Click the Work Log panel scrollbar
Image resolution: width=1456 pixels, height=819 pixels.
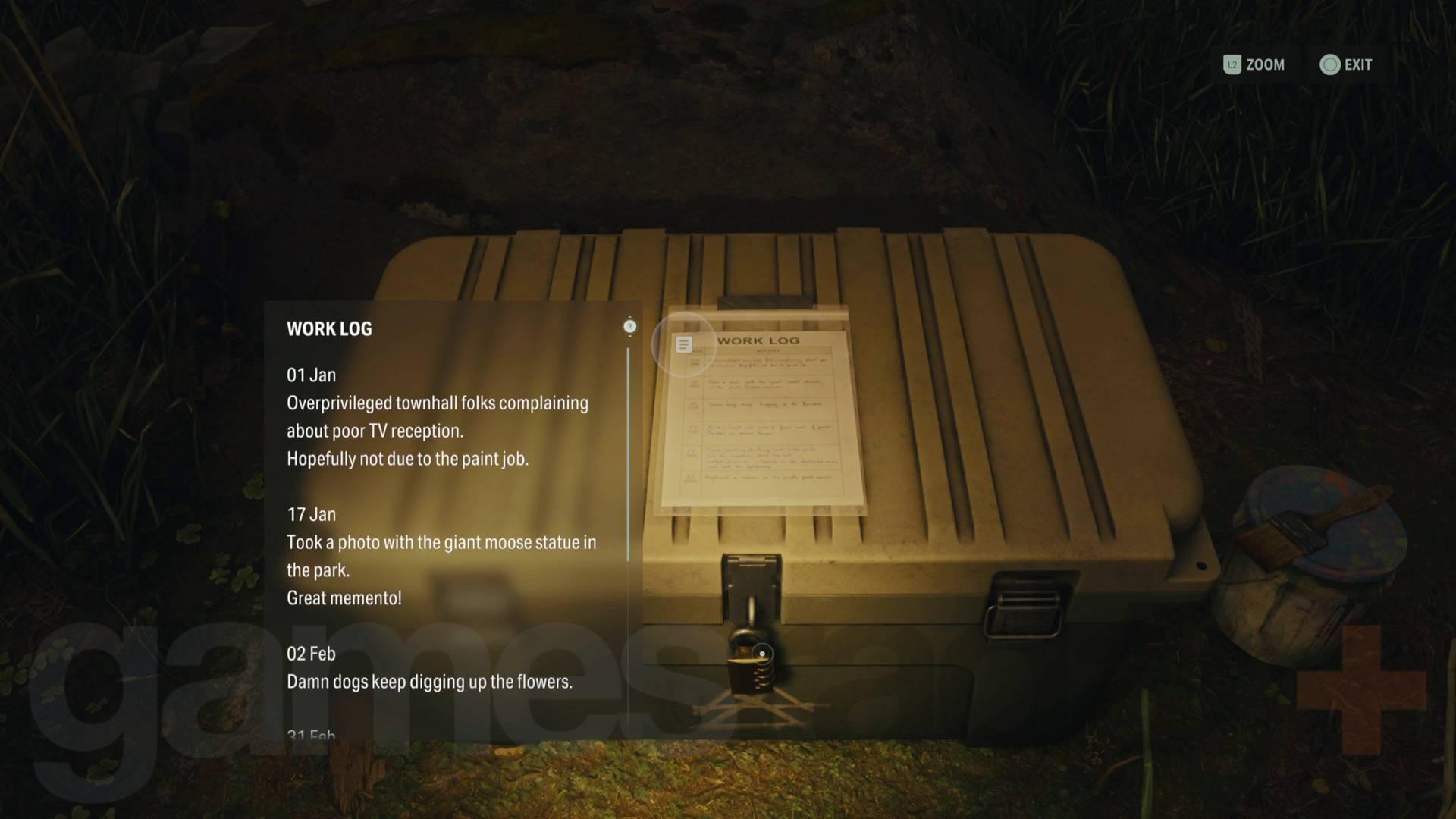click(x=629, y=455)
